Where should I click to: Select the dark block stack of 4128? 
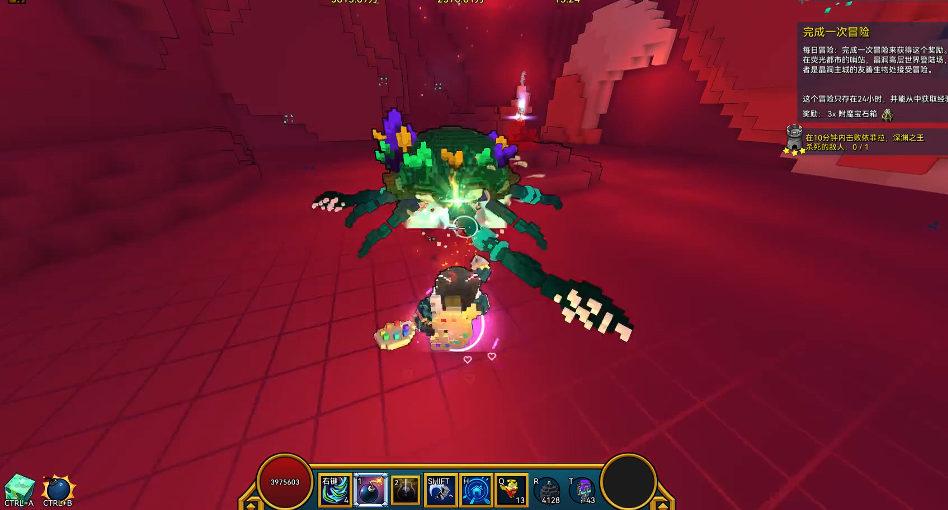(x=549, y=489)
